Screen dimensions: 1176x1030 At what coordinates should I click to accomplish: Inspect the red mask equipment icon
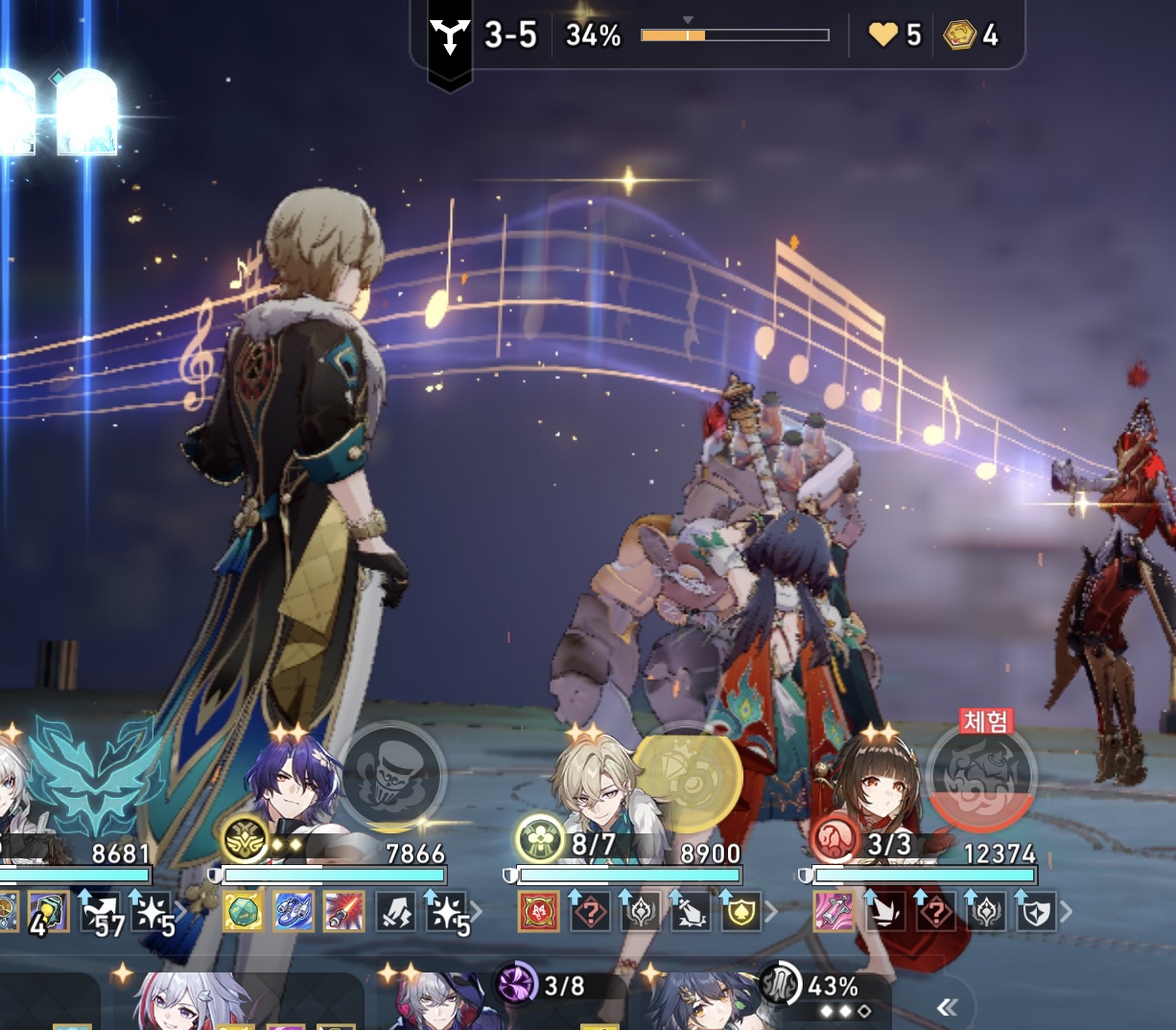click(x=539, y=911)
